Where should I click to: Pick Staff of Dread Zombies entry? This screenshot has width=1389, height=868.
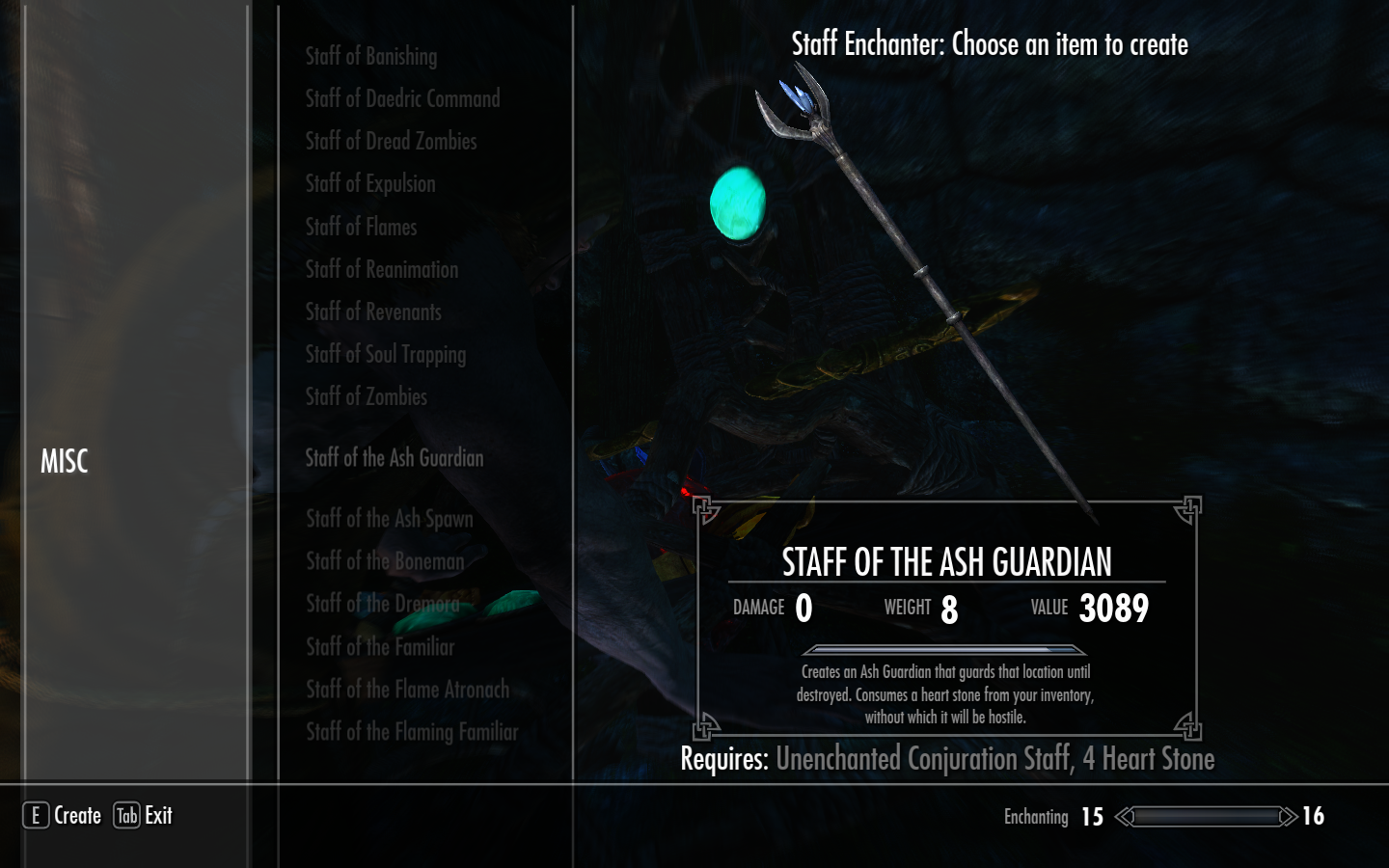tap(391, 142)
